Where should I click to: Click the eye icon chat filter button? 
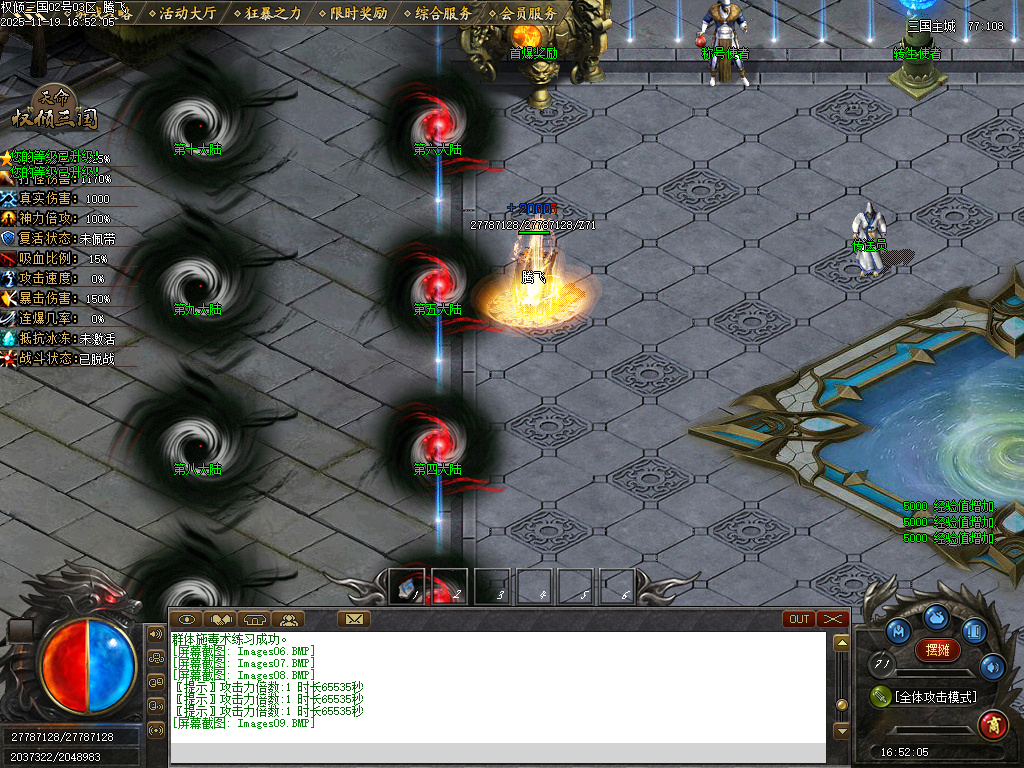point(187,619)
